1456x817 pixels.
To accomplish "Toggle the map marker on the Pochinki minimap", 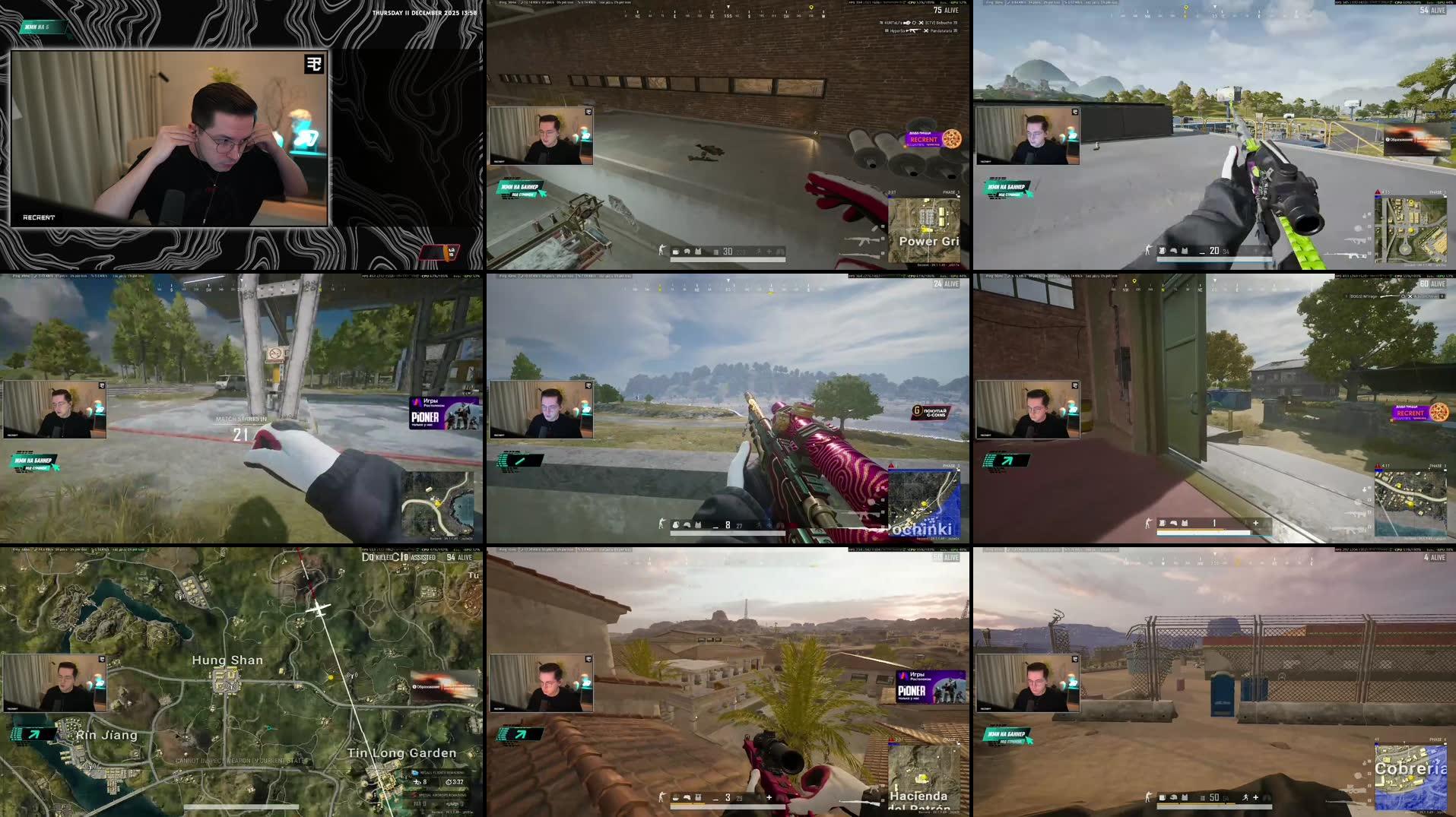I will (925, 505).
